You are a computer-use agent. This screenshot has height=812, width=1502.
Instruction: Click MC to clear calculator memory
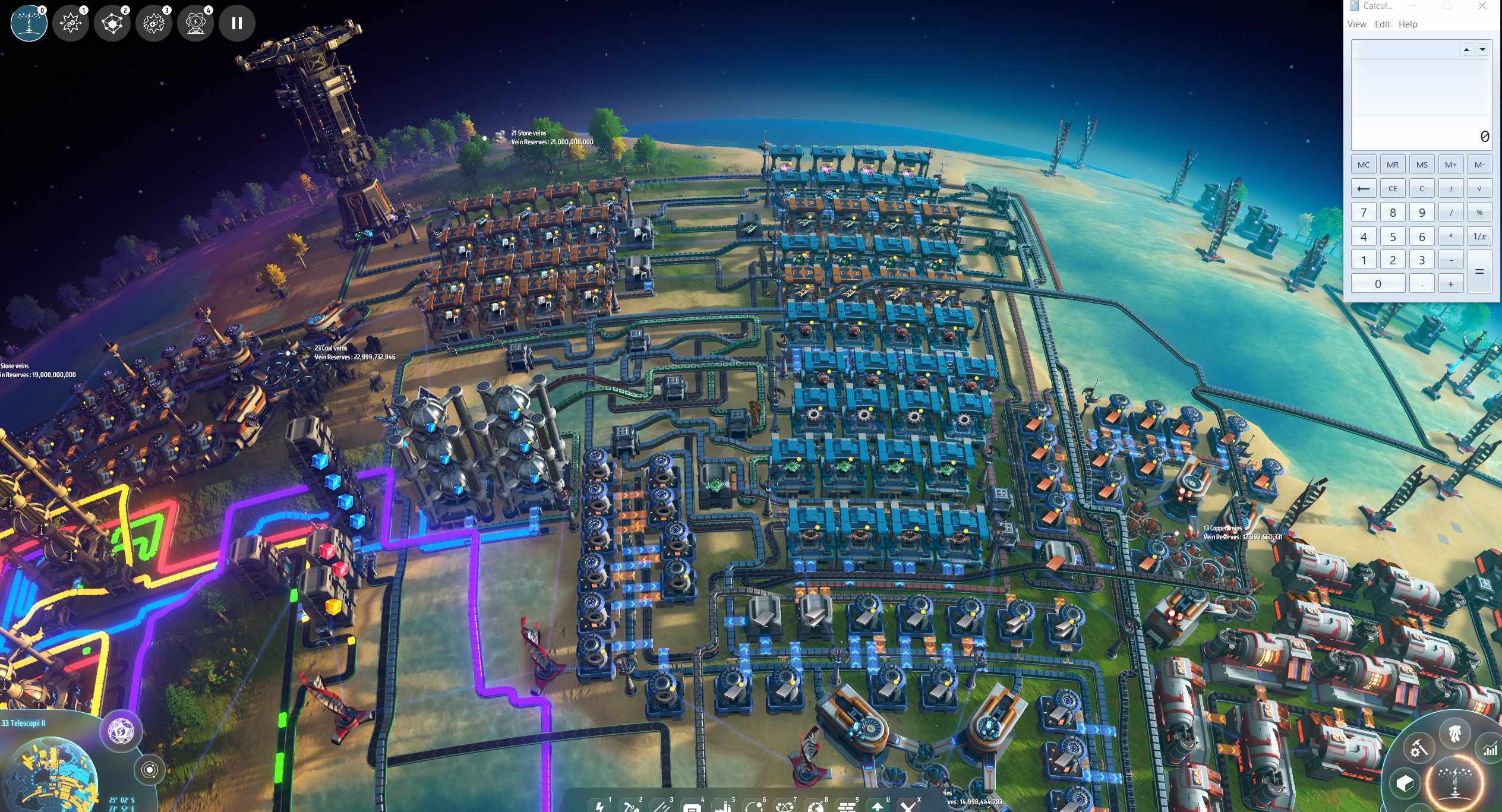(x=1364, y=164)
